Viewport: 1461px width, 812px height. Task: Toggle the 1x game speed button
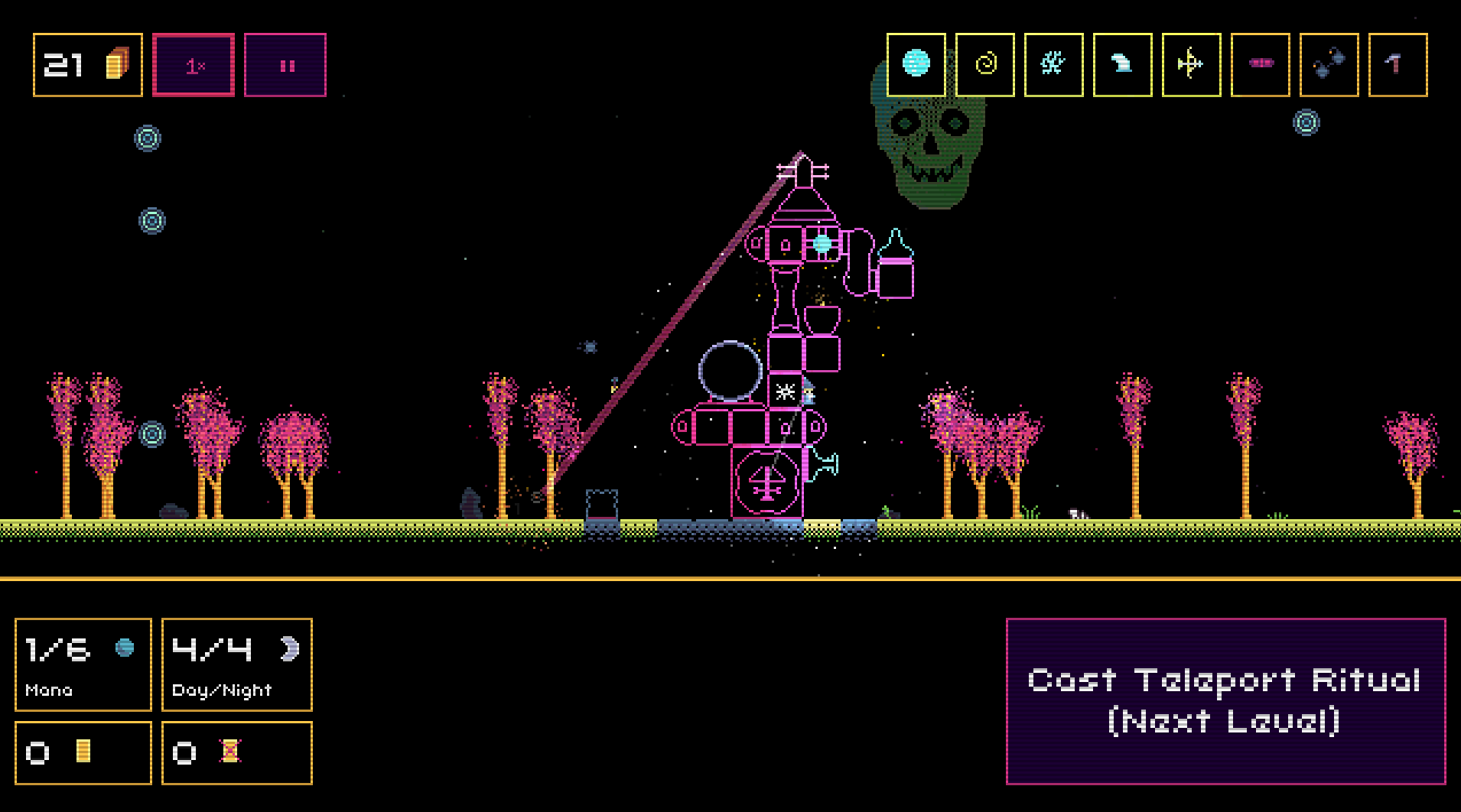(194, 65)
